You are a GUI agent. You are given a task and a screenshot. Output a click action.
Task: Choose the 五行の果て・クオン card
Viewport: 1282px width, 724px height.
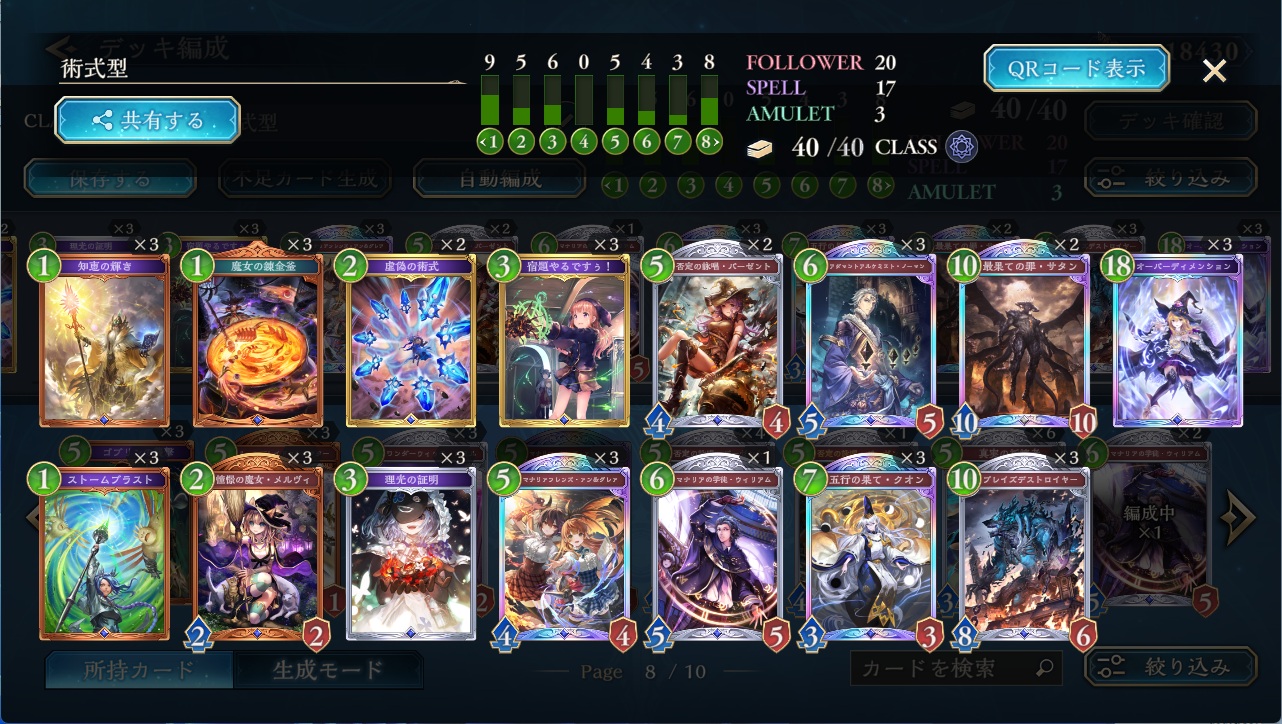pos(870,553)
